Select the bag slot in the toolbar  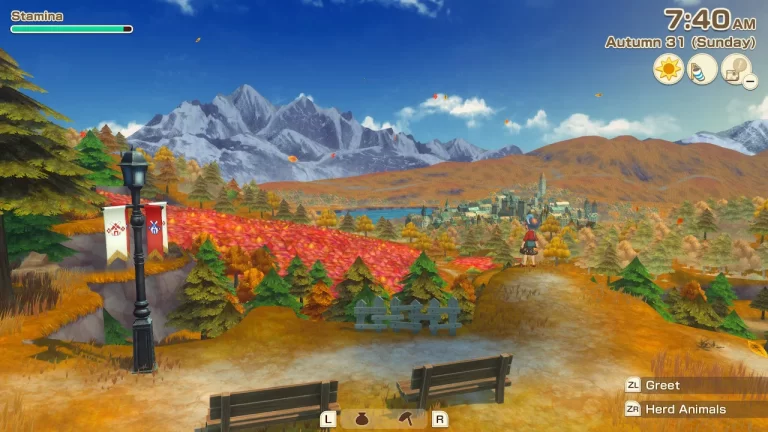click(x=362, y=419)
